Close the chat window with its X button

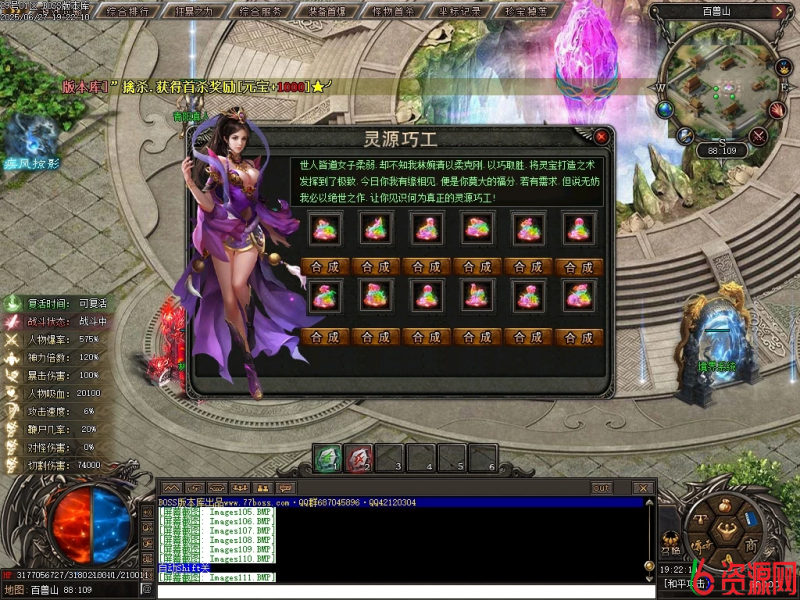(x=640, y=488)
